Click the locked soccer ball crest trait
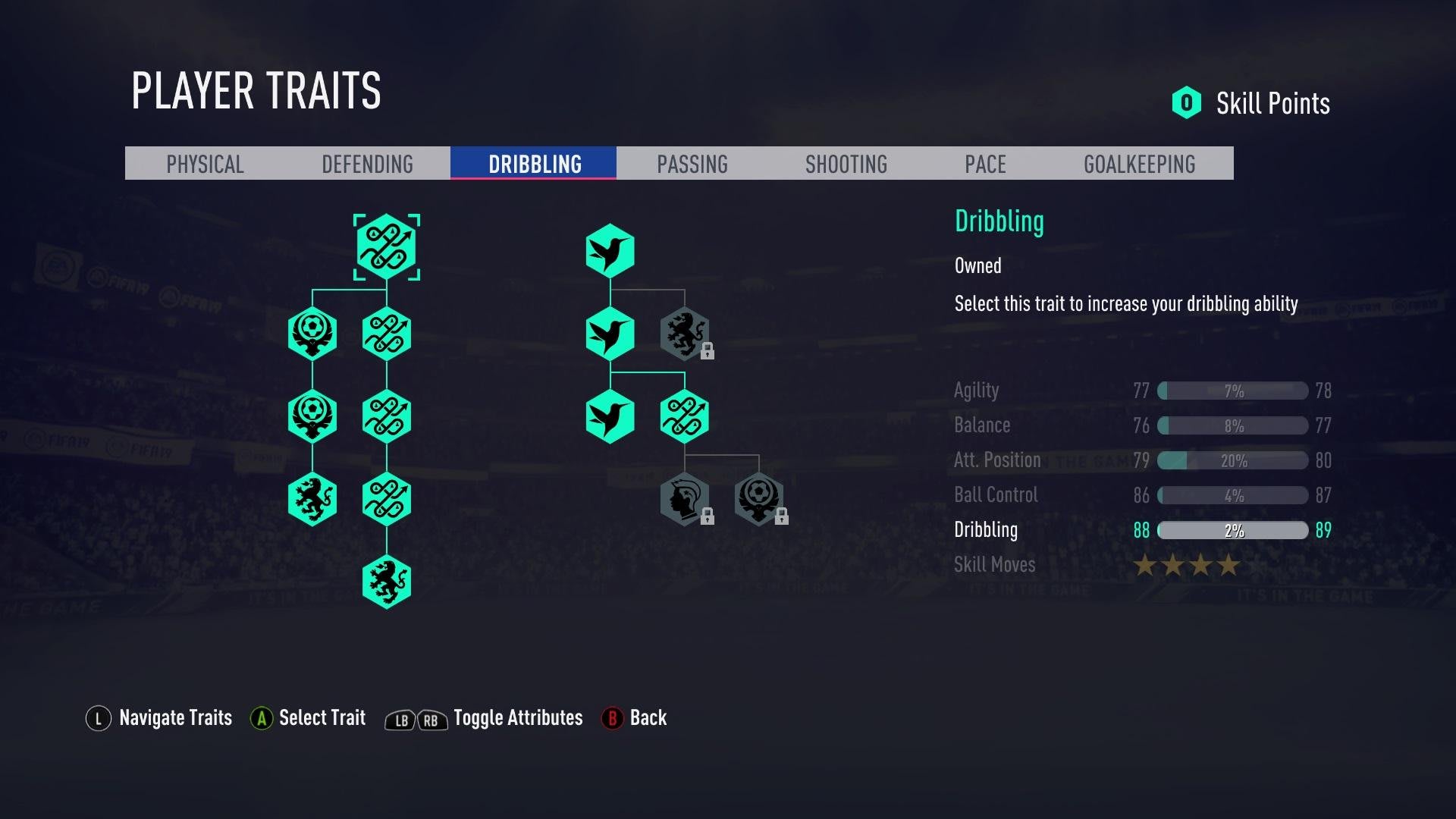This screenshot has height=819, width=1456. tap(758, 499)
